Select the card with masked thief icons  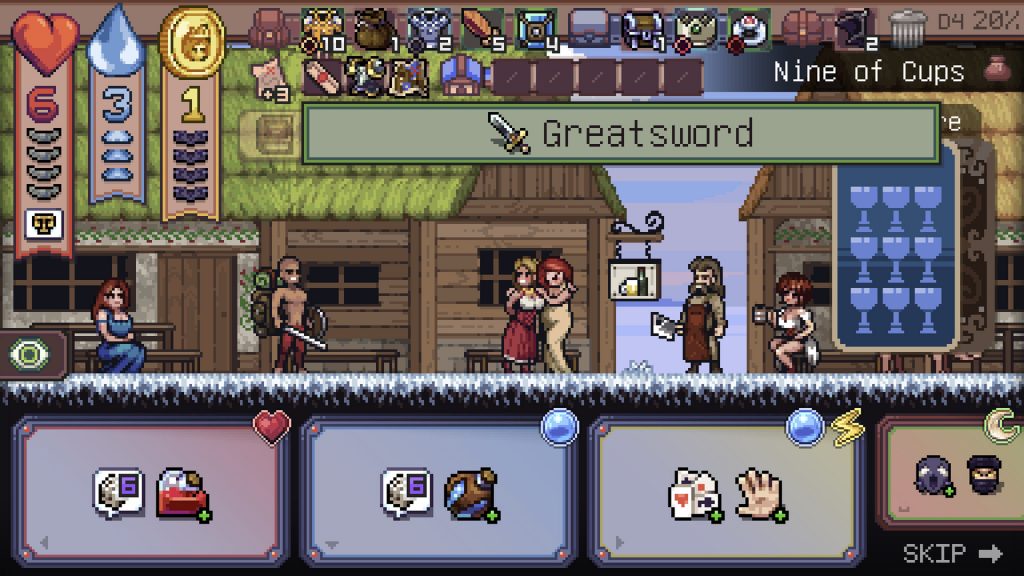[x=950, y=480]
